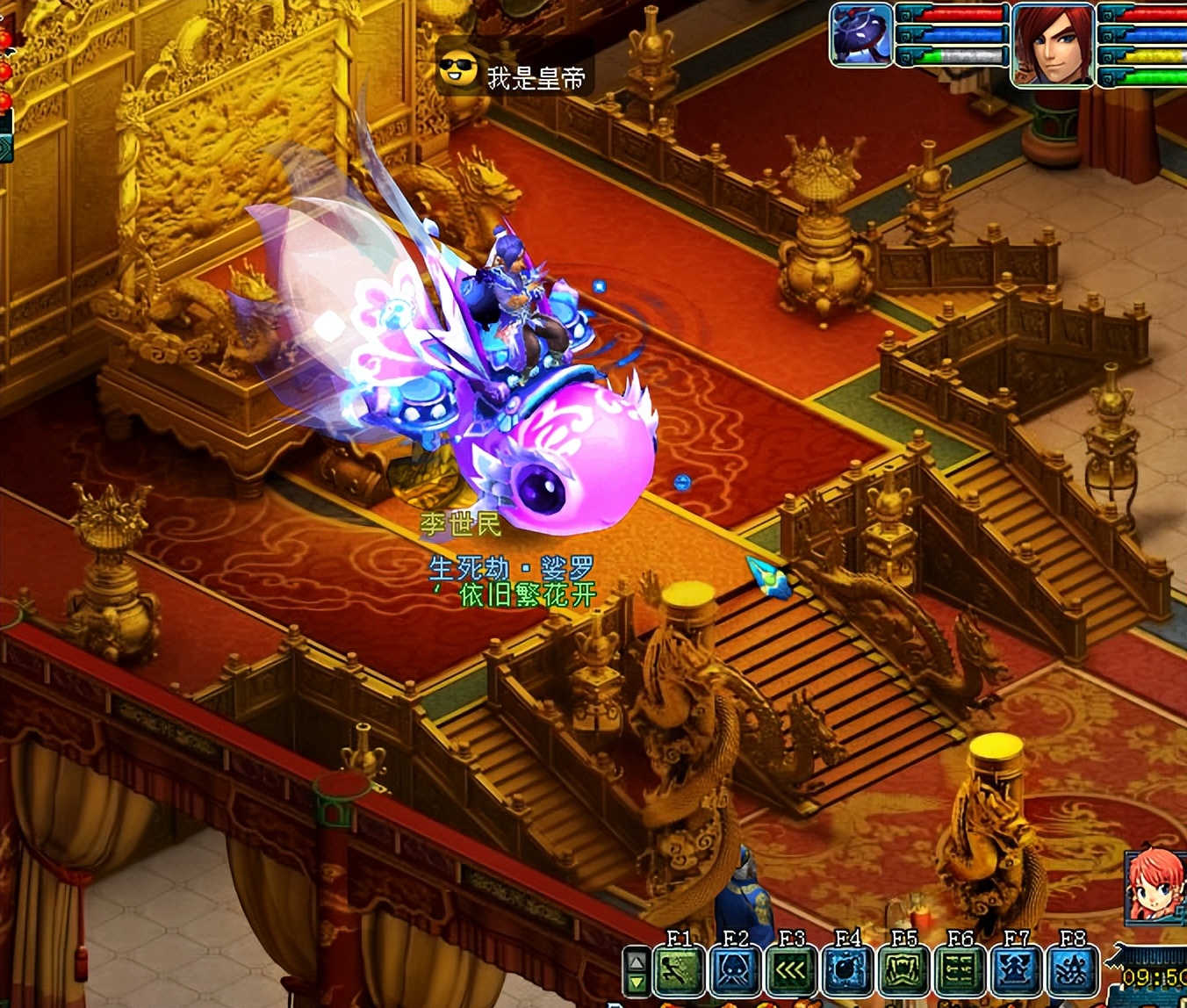Click the hotbar page up arrow
Viewport: 1187px width, 1008px height.
(637, 961)
